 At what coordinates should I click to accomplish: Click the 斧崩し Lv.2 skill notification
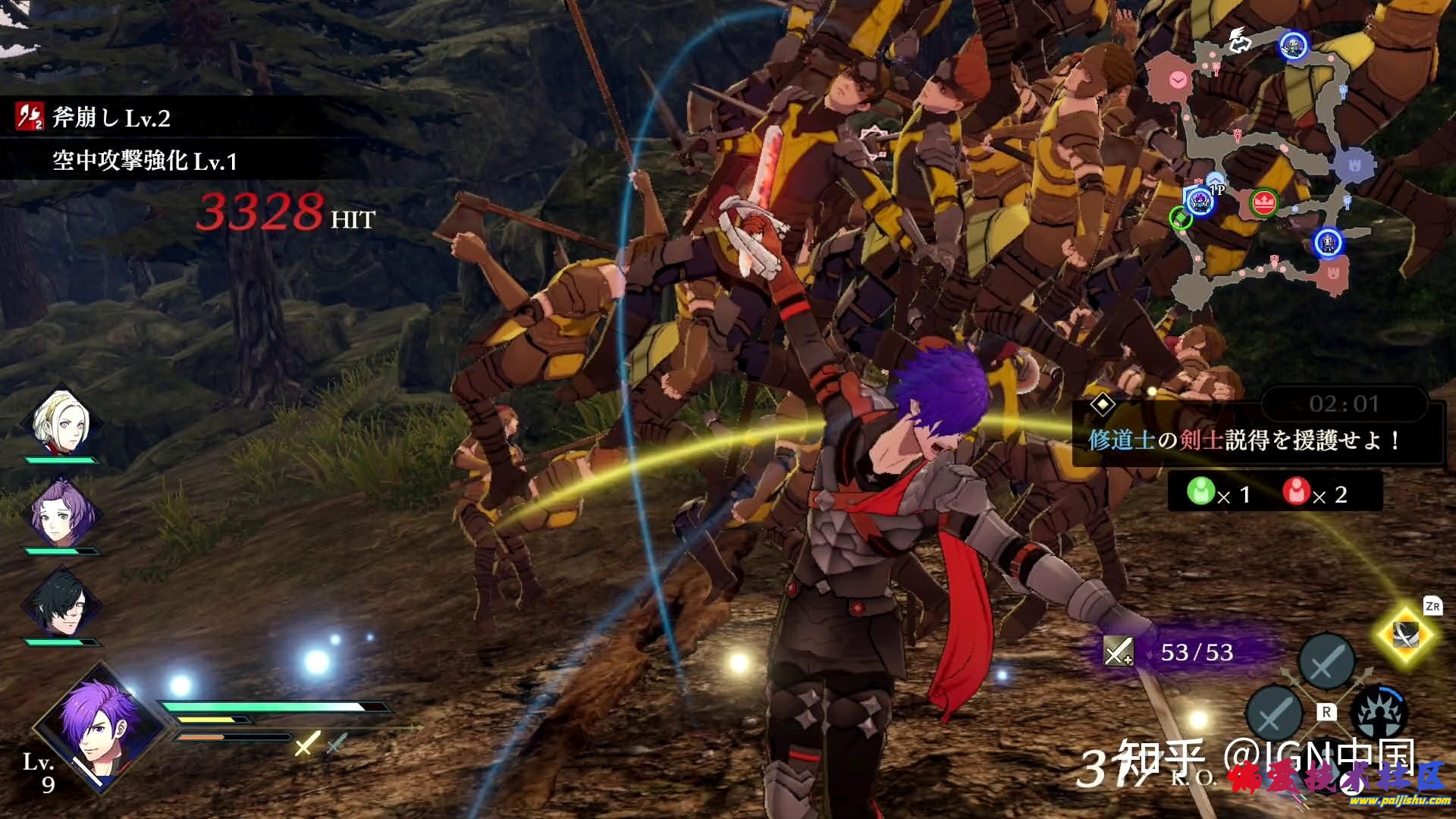111,118
